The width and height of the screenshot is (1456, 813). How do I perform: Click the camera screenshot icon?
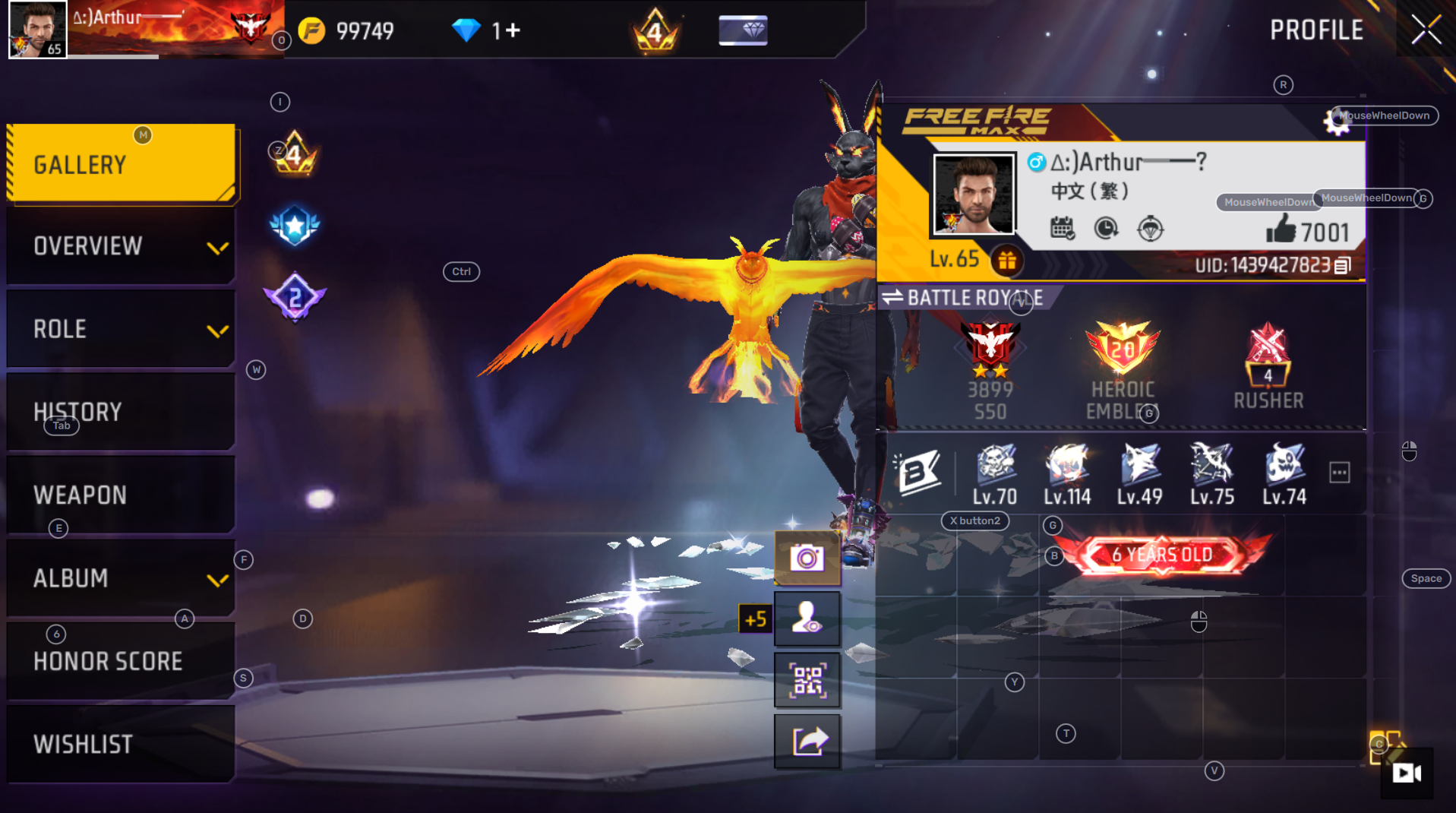[807, 557]
